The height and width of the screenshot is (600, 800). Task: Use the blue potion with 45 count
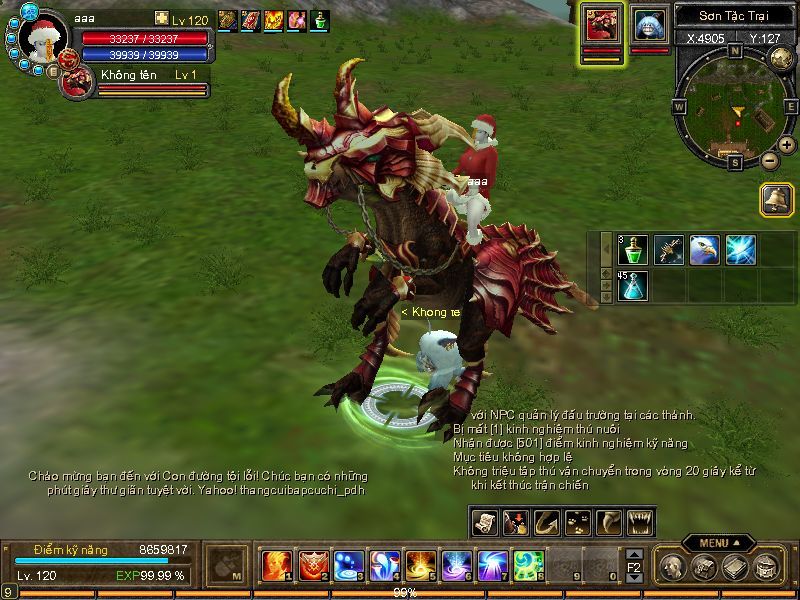point(632,285)
